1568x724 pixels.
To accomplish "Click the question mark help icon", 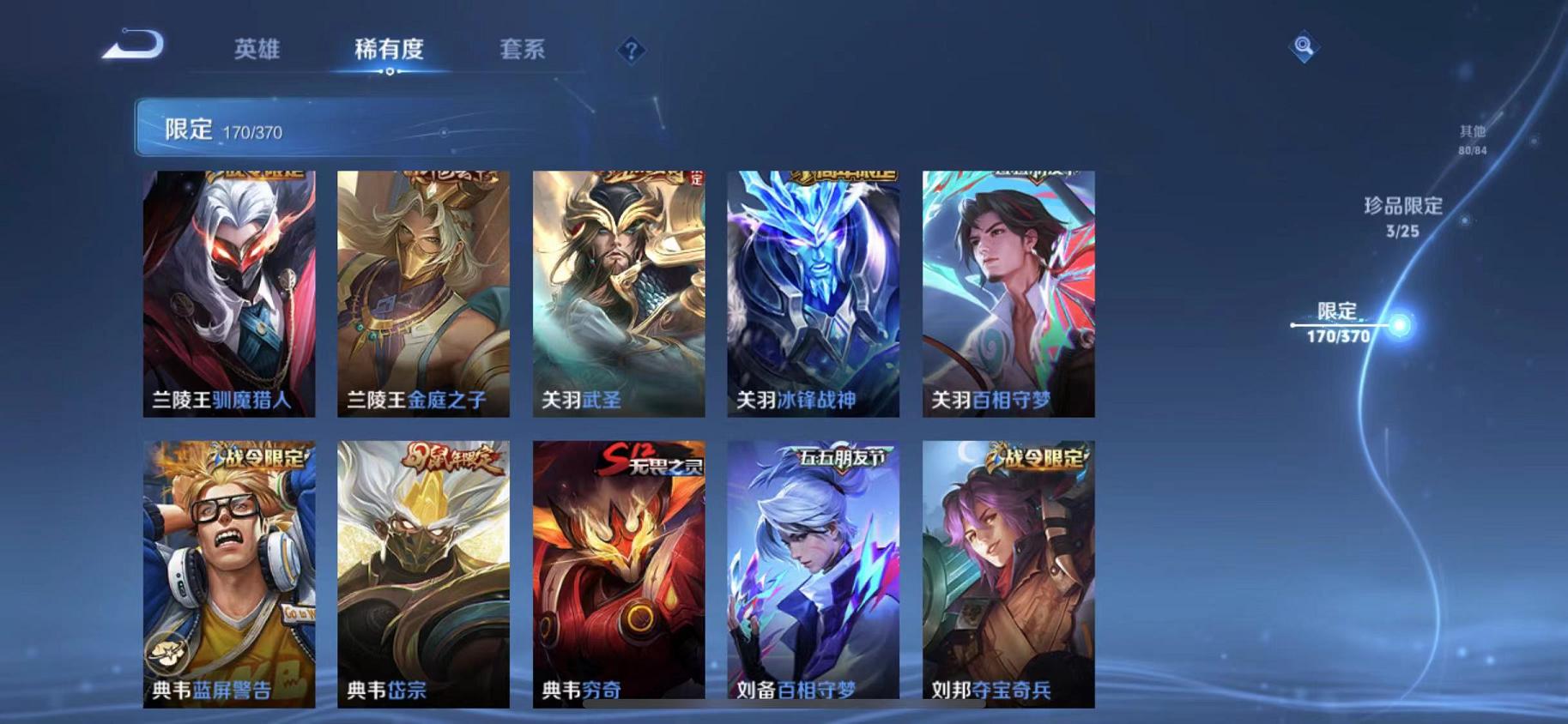I will (x=632, y=51).
